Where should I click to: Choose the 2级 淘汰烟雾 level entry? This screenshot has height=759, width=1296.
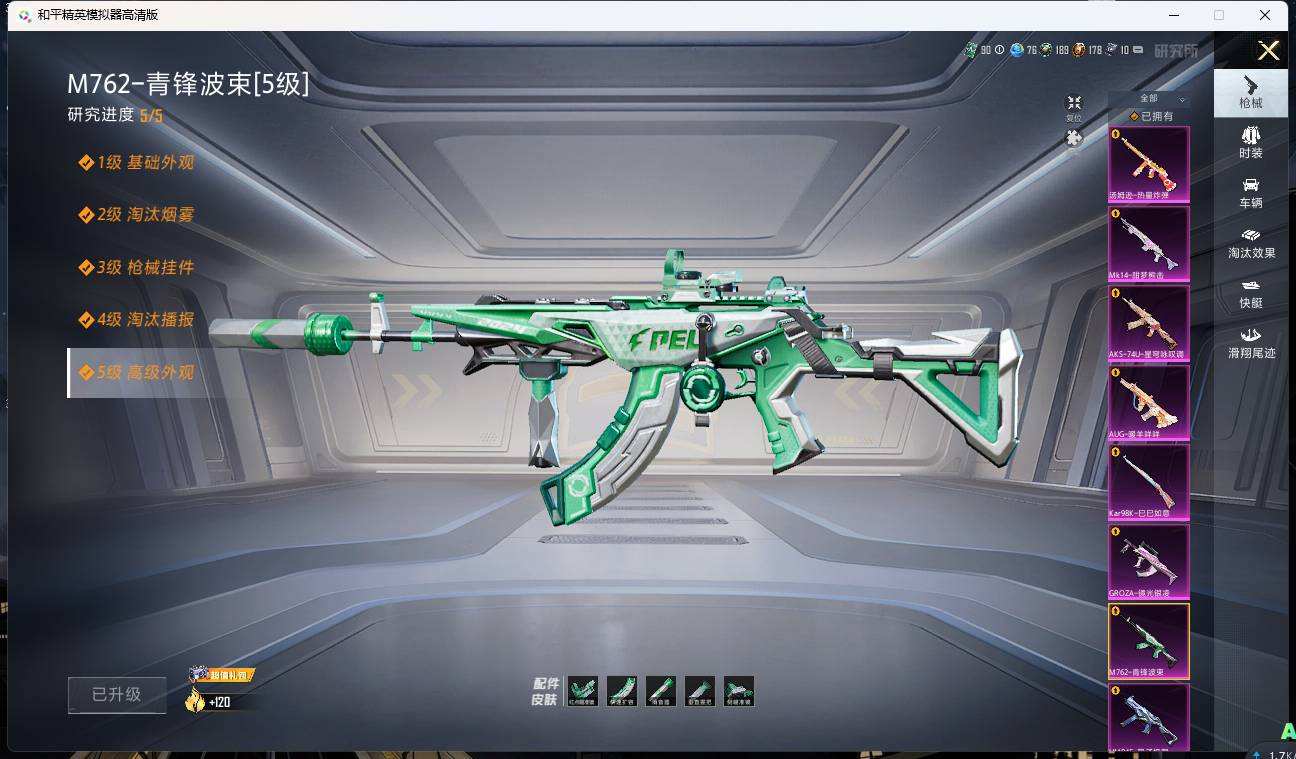point(137,215)
